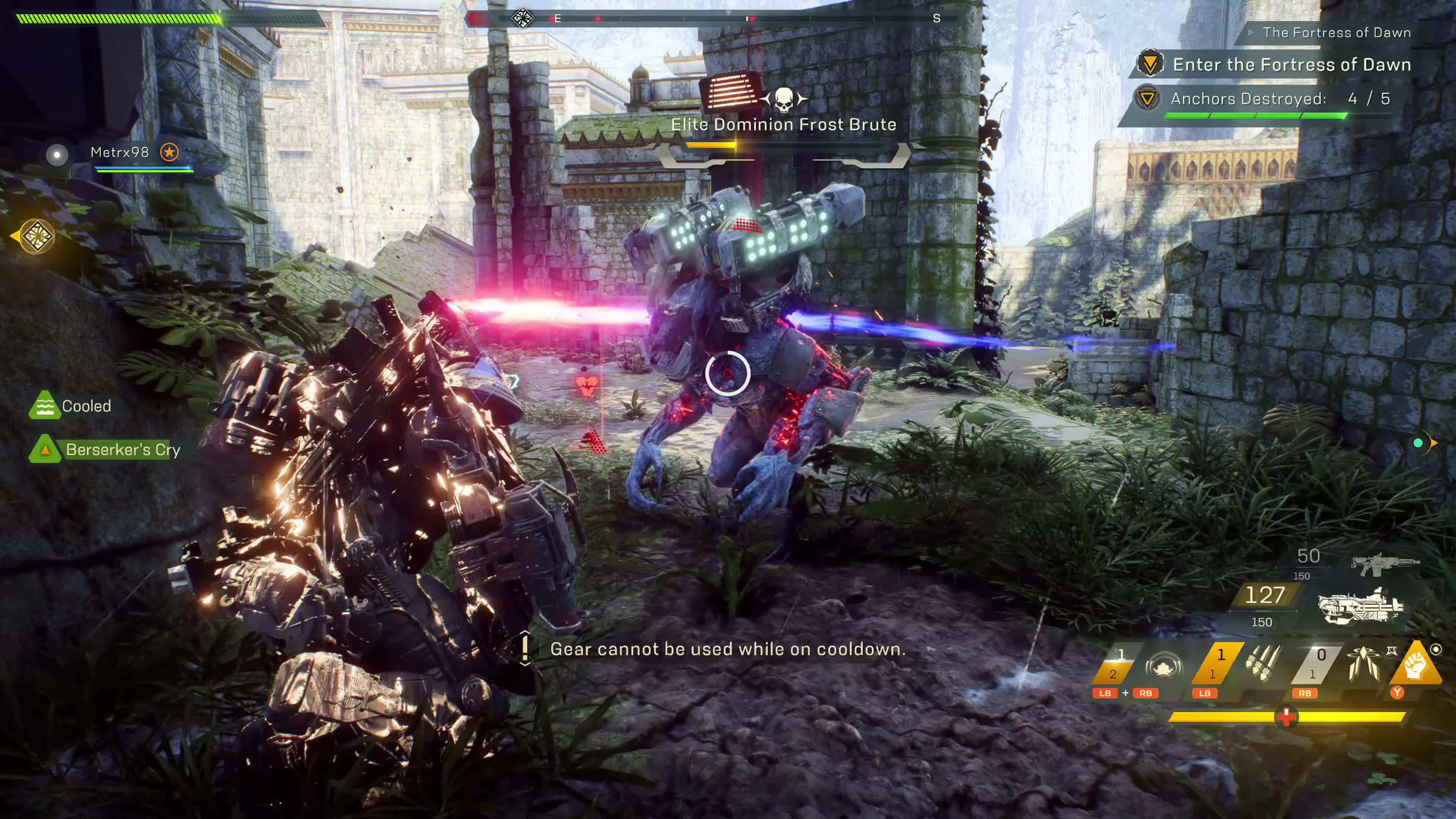The width and height of the screenshot is (1456, 819).
Task: Click squad member Metrx98's nameplate
Action: tap(119, 152)
